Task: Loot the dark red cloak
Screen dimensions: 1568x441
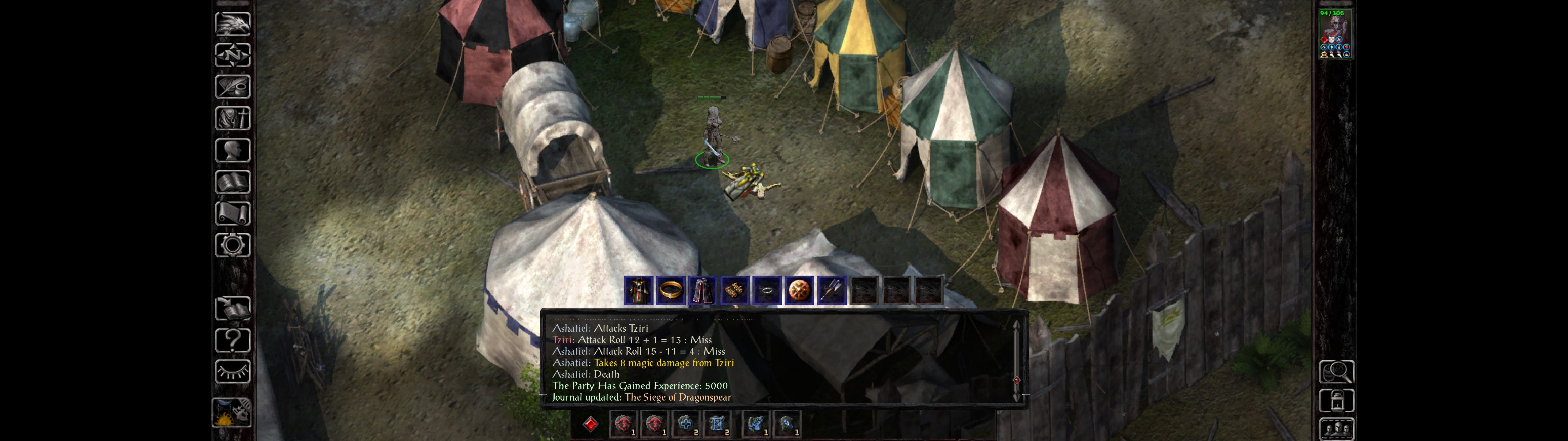Action: (x=703, y=291)
